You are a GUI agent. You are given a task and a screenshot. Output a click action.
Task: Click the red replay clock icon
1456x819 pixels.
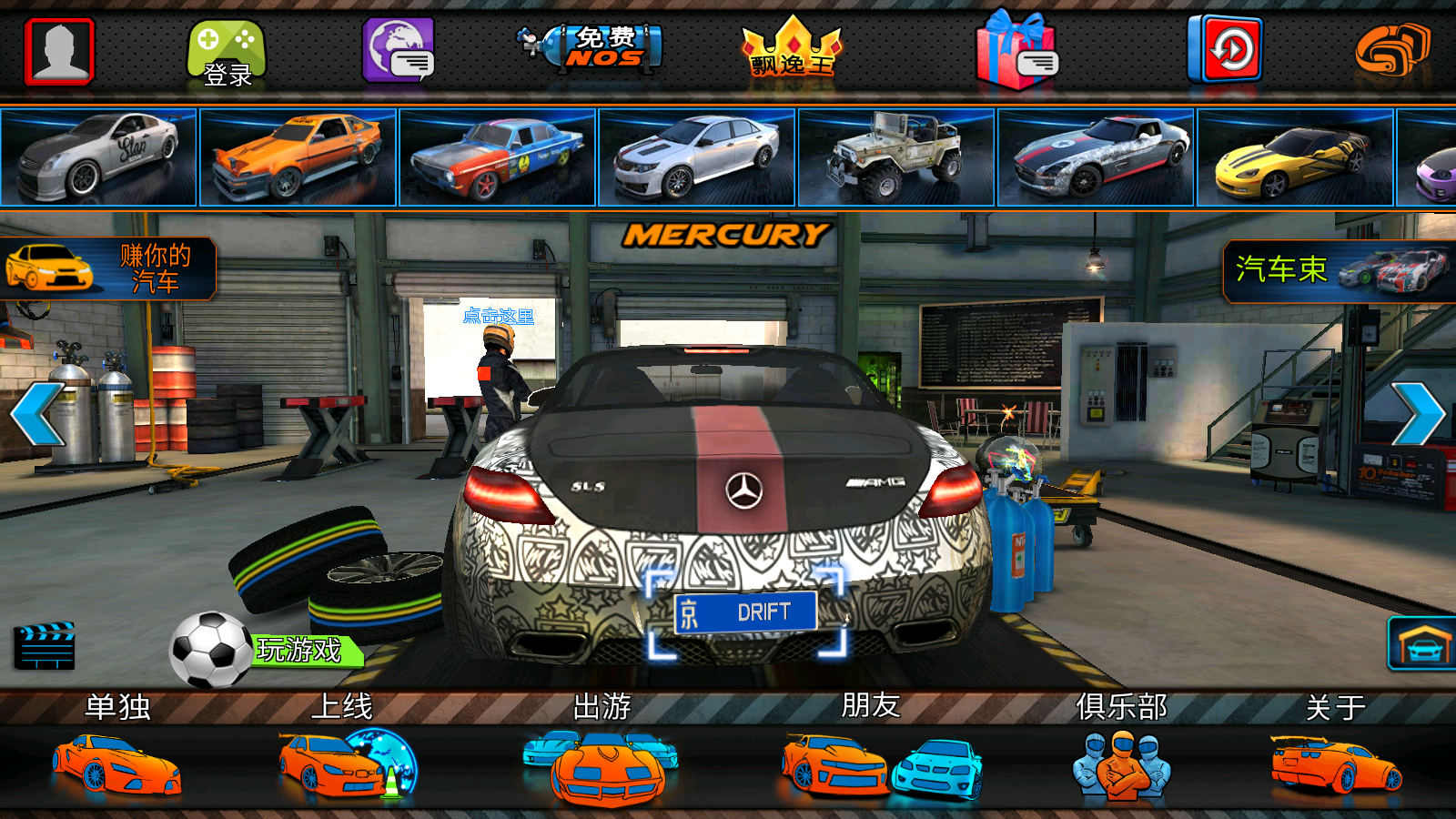click(x=1225, y=49)
